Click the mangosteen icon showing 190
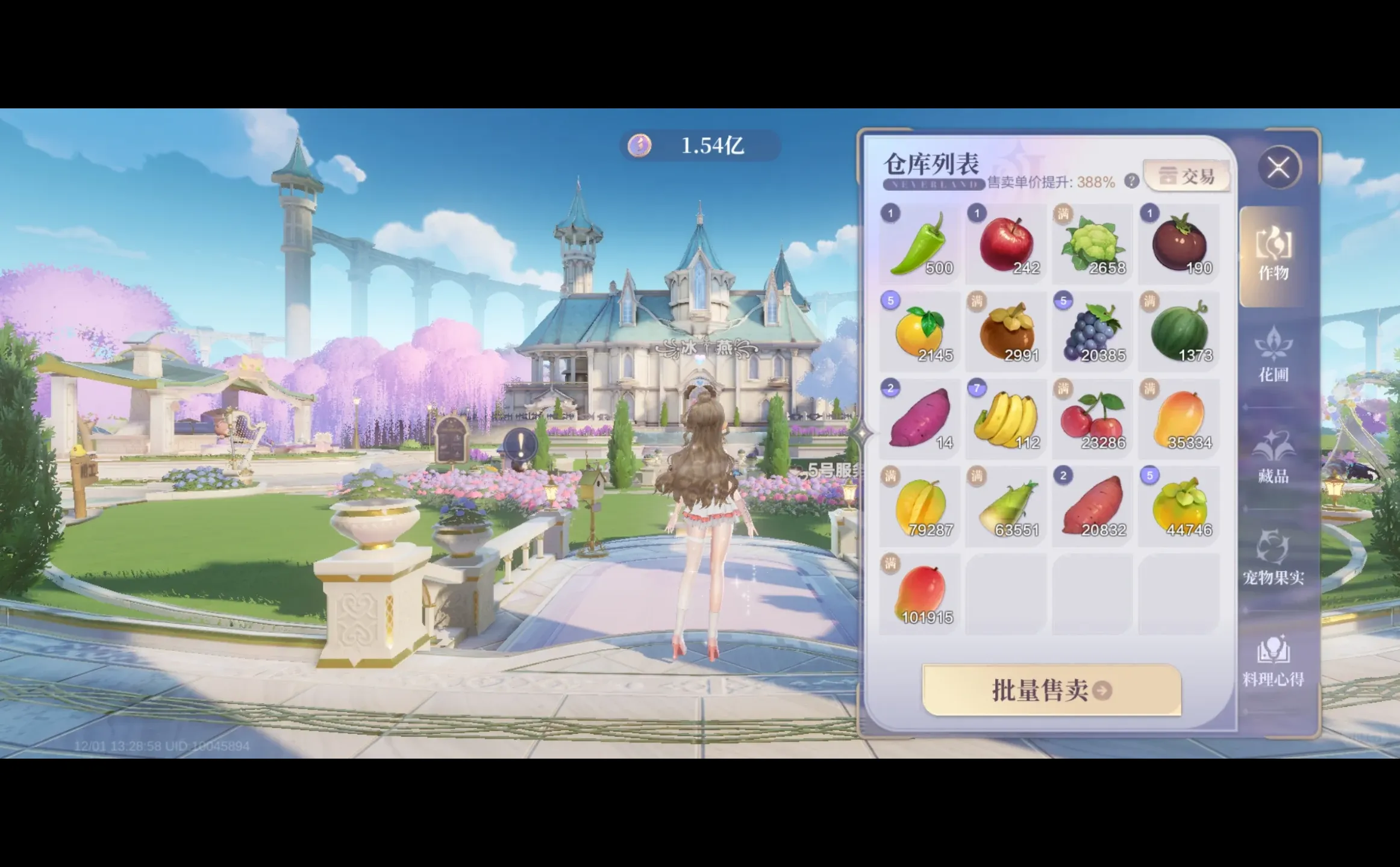This screenshot has width=1400, height=867. 1180,241
